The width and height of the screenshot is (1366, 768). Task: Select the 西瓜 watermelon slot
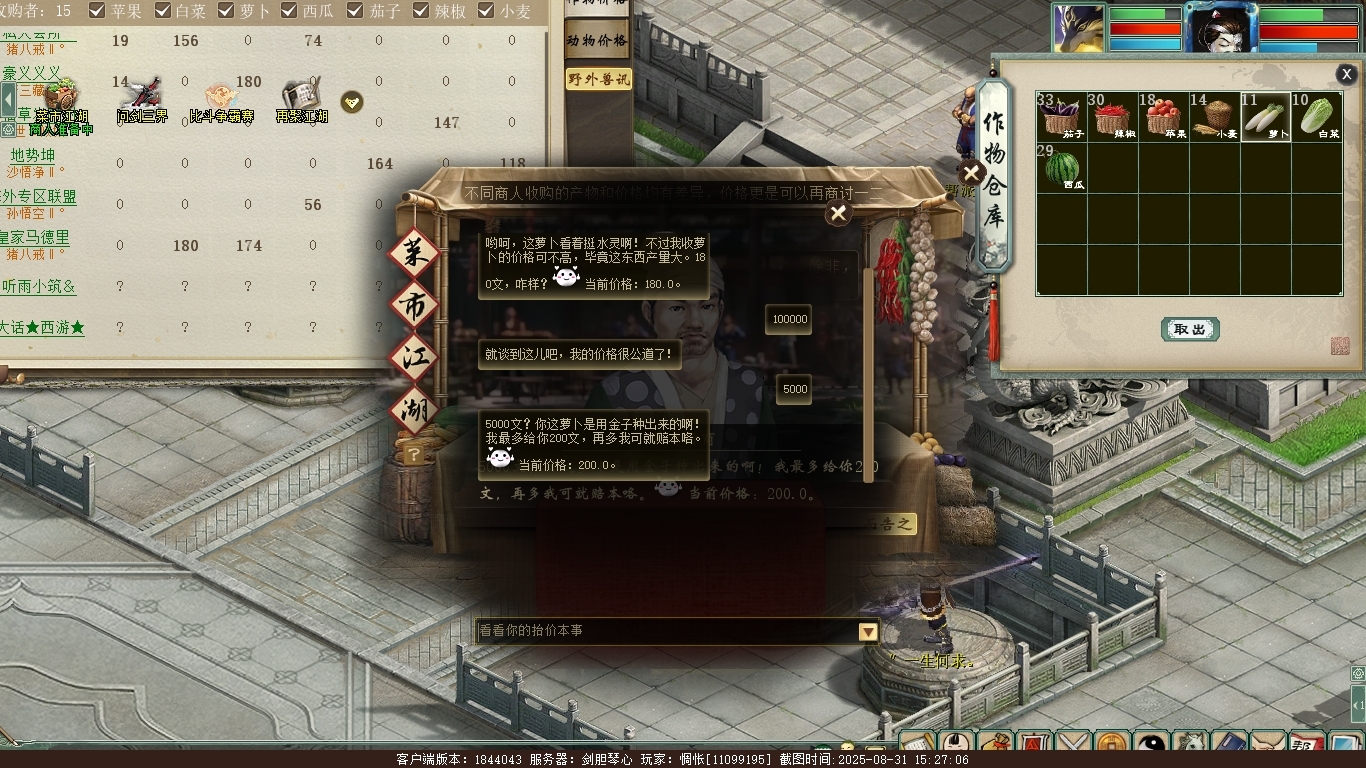1061,168
